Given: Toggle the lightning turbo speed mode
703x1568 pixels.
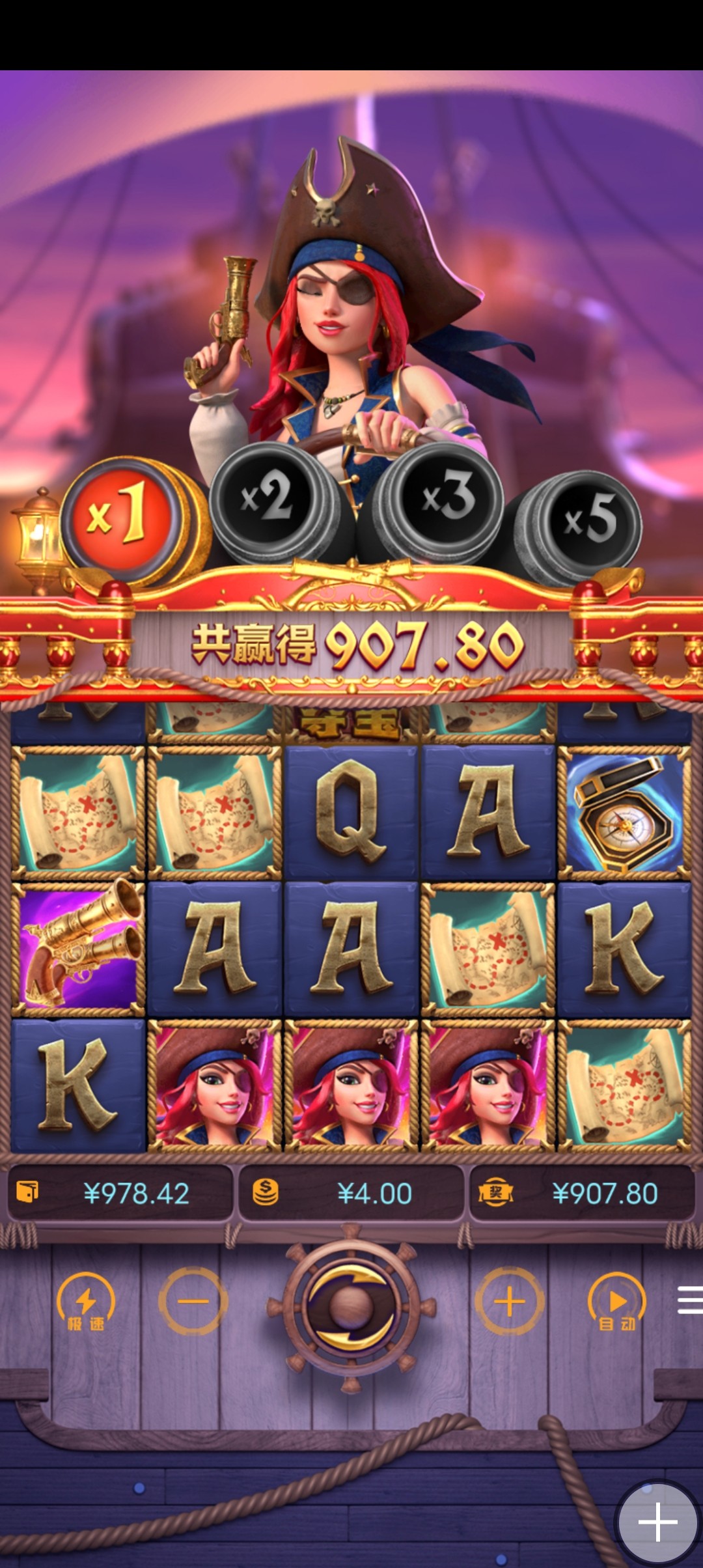Looking at the screenshot, I should click(86, 1302).
